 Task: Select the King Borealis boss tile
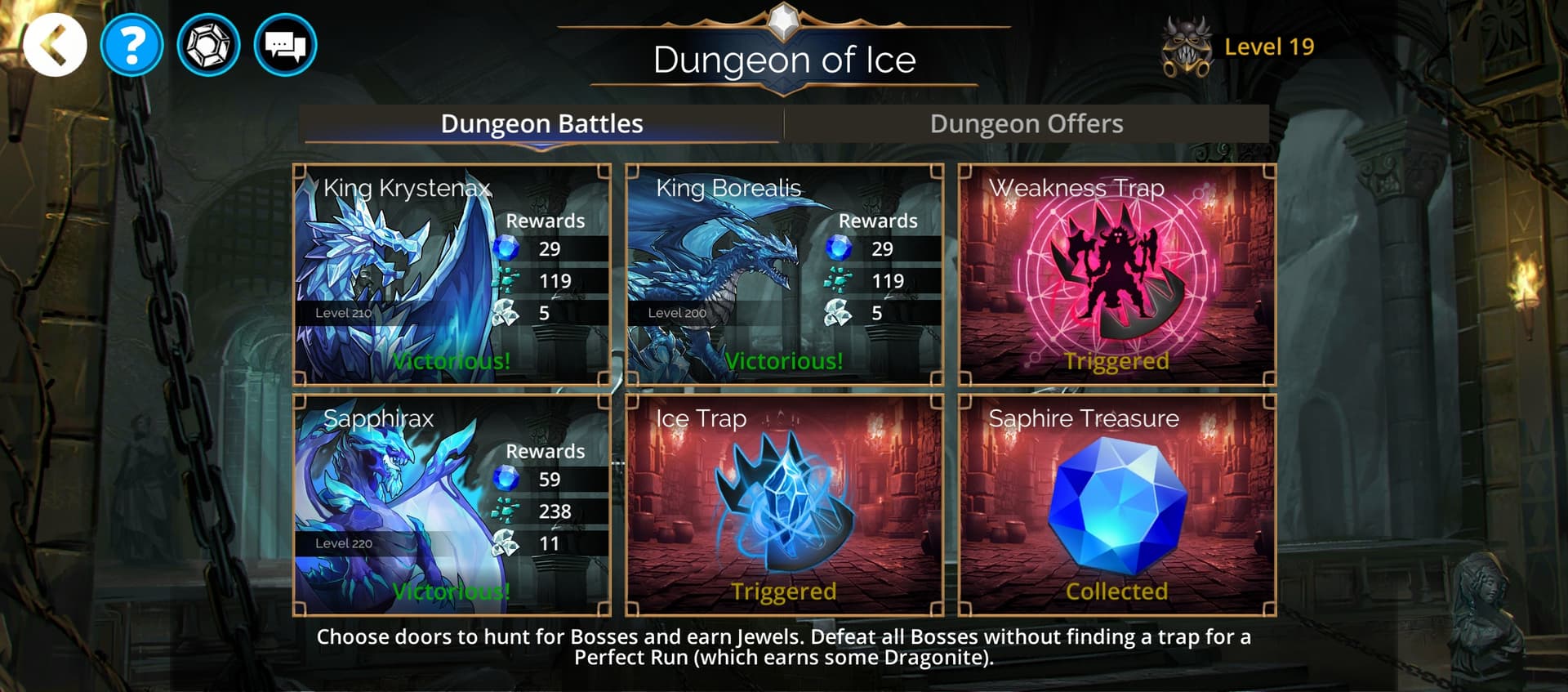(784, 275)
